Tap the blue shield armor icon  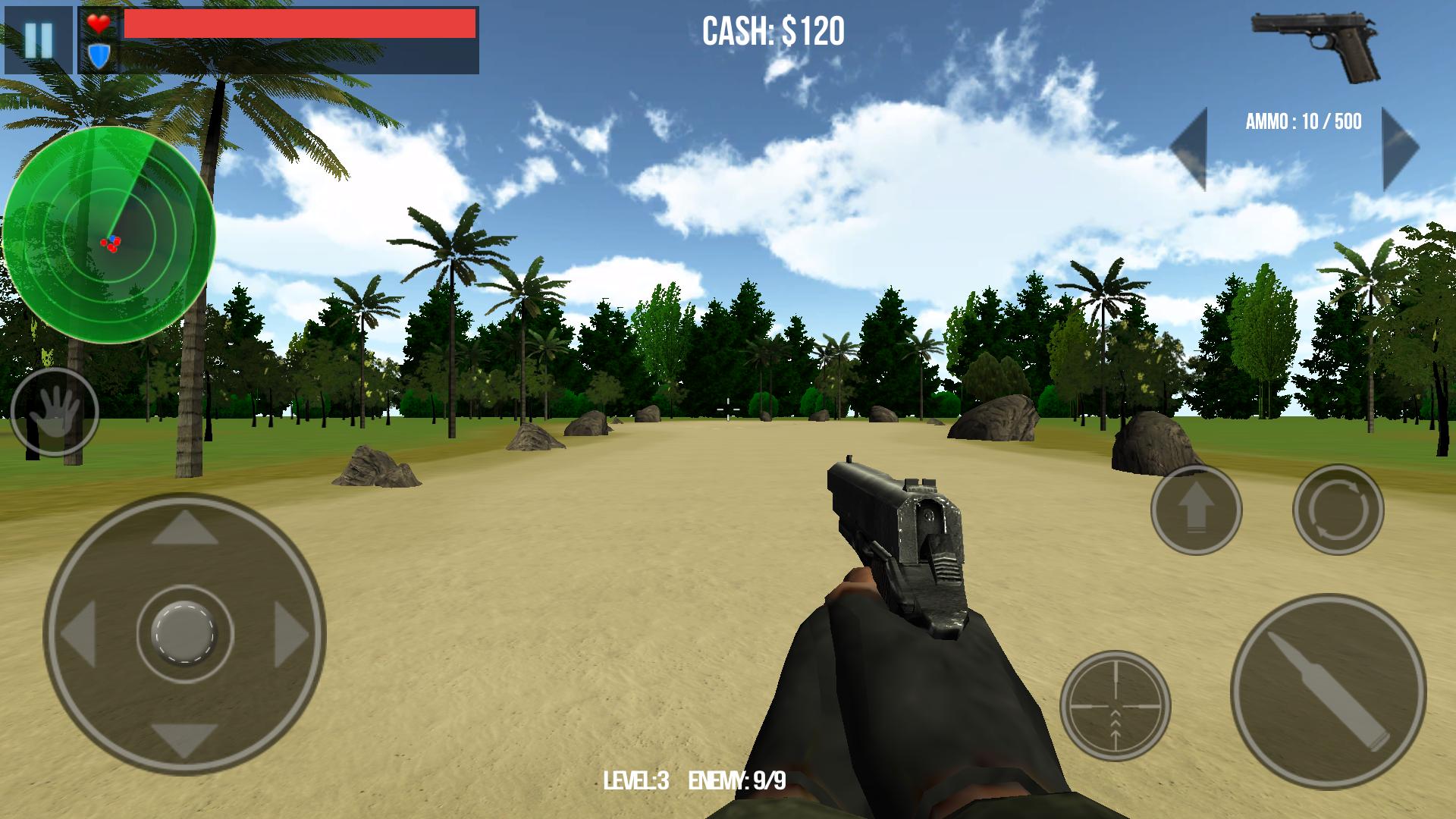[99, 55]
